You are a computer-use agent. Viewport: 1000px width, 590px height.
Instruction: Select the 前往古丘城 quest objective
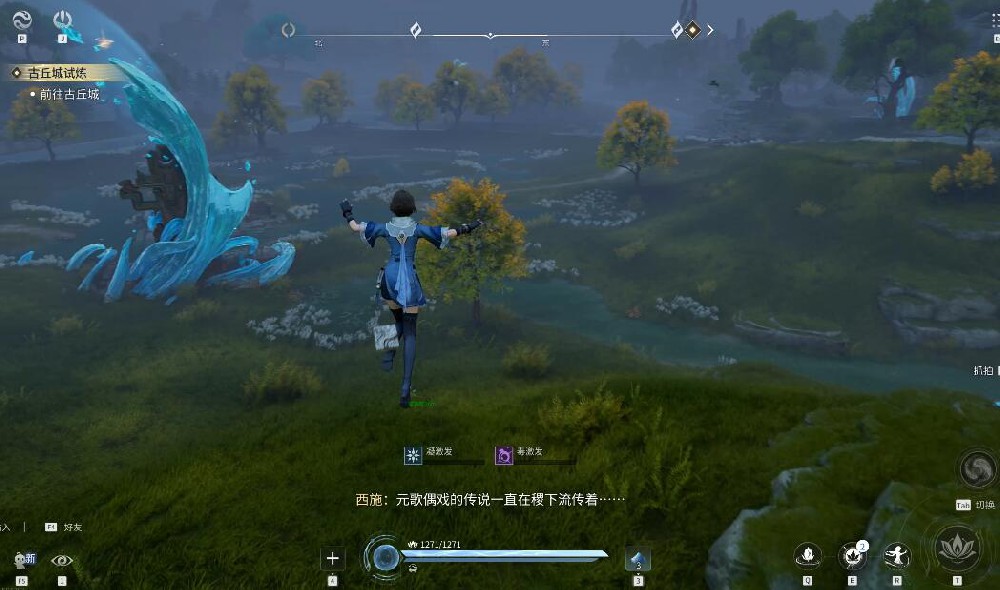coord(69,94)
